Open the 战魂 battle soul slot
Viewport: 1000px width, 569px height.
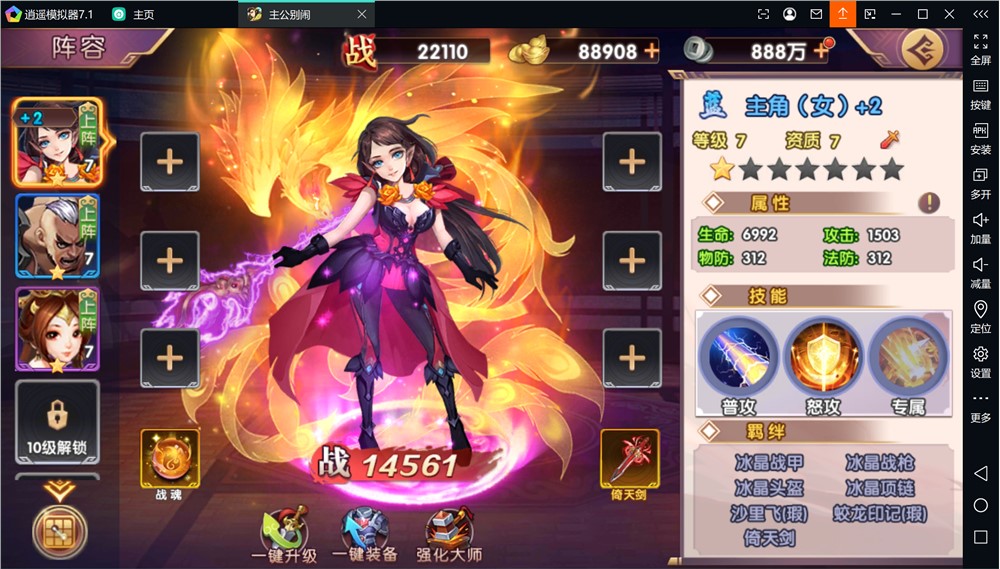(x=169, y=460)
